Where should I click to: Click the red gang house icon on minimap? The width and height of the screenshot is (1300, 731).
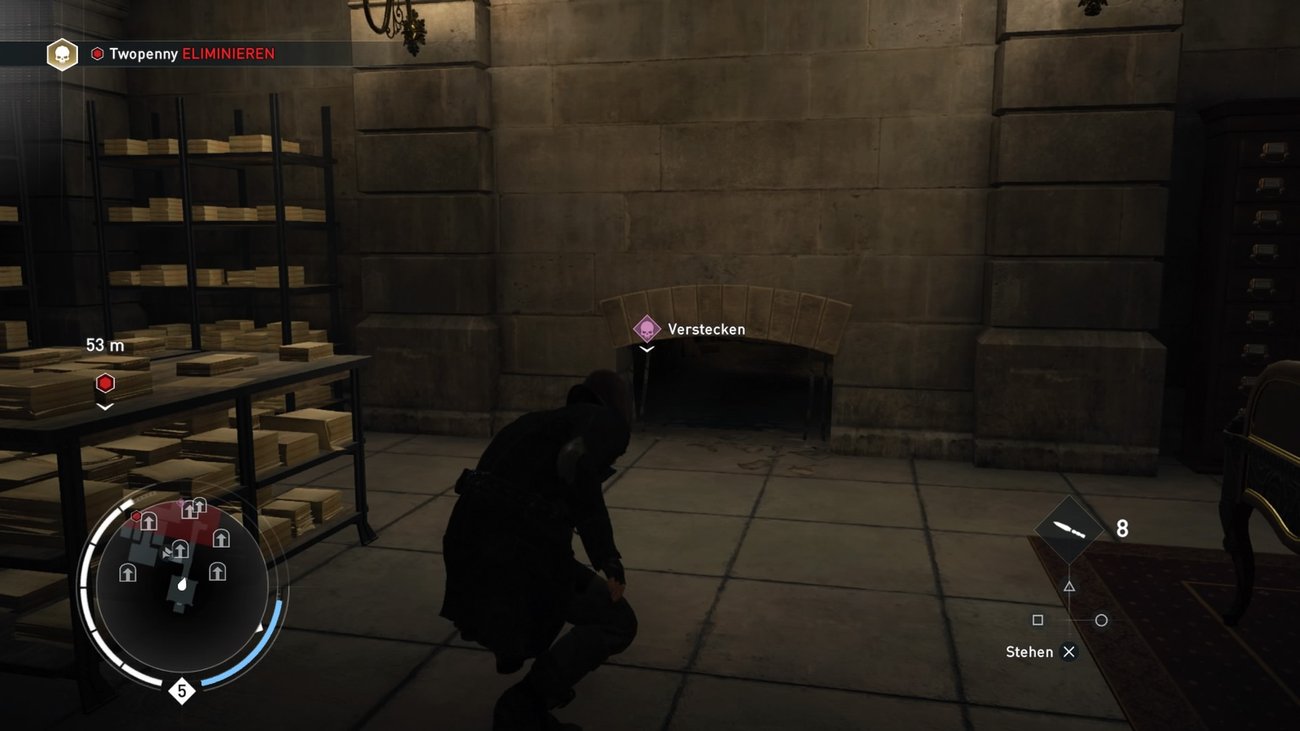[x=148, y=522]
